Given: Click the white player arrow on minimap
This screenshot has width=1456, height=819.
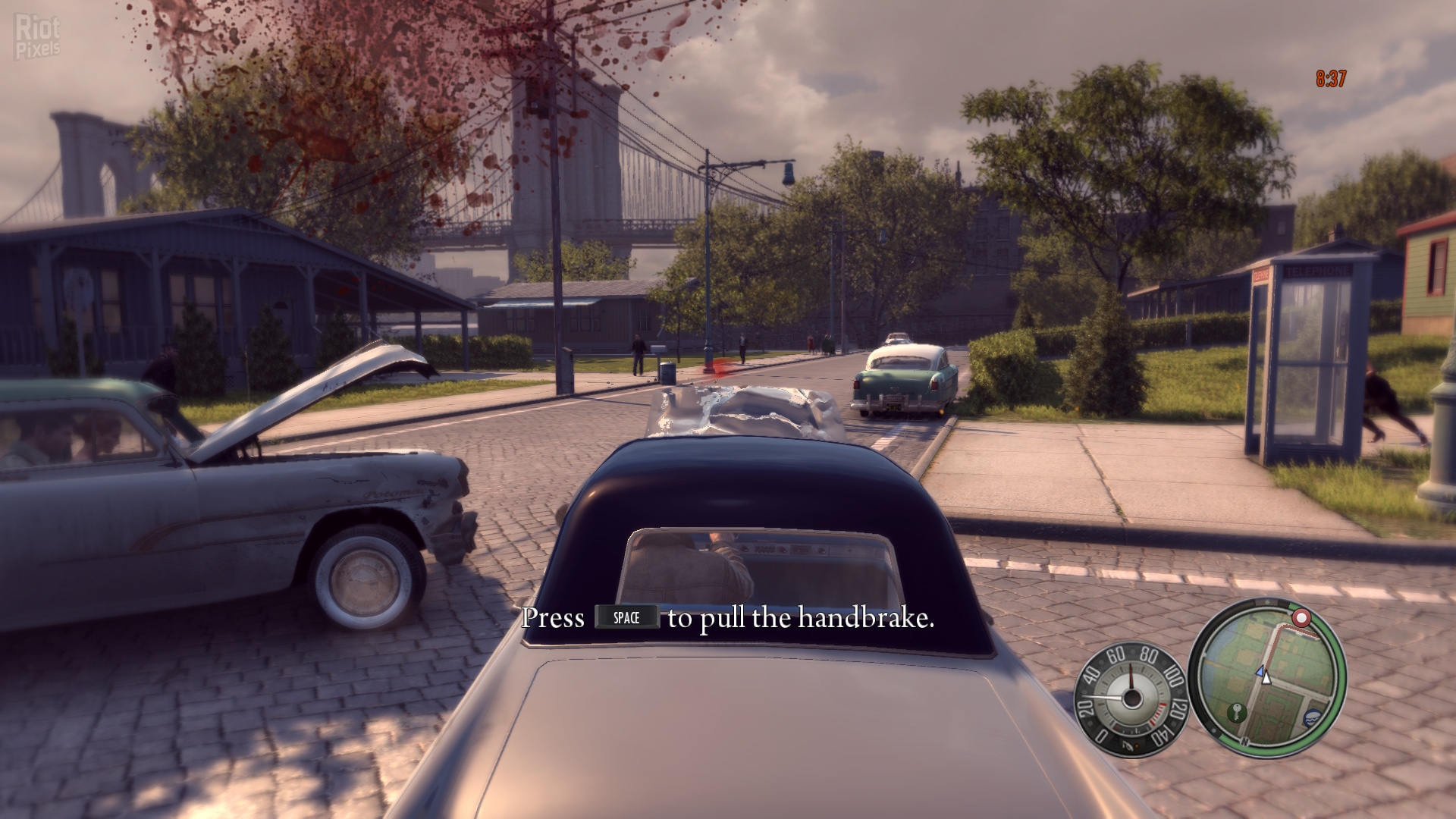Looking at the screenshot, I should tap(1265, 676).
